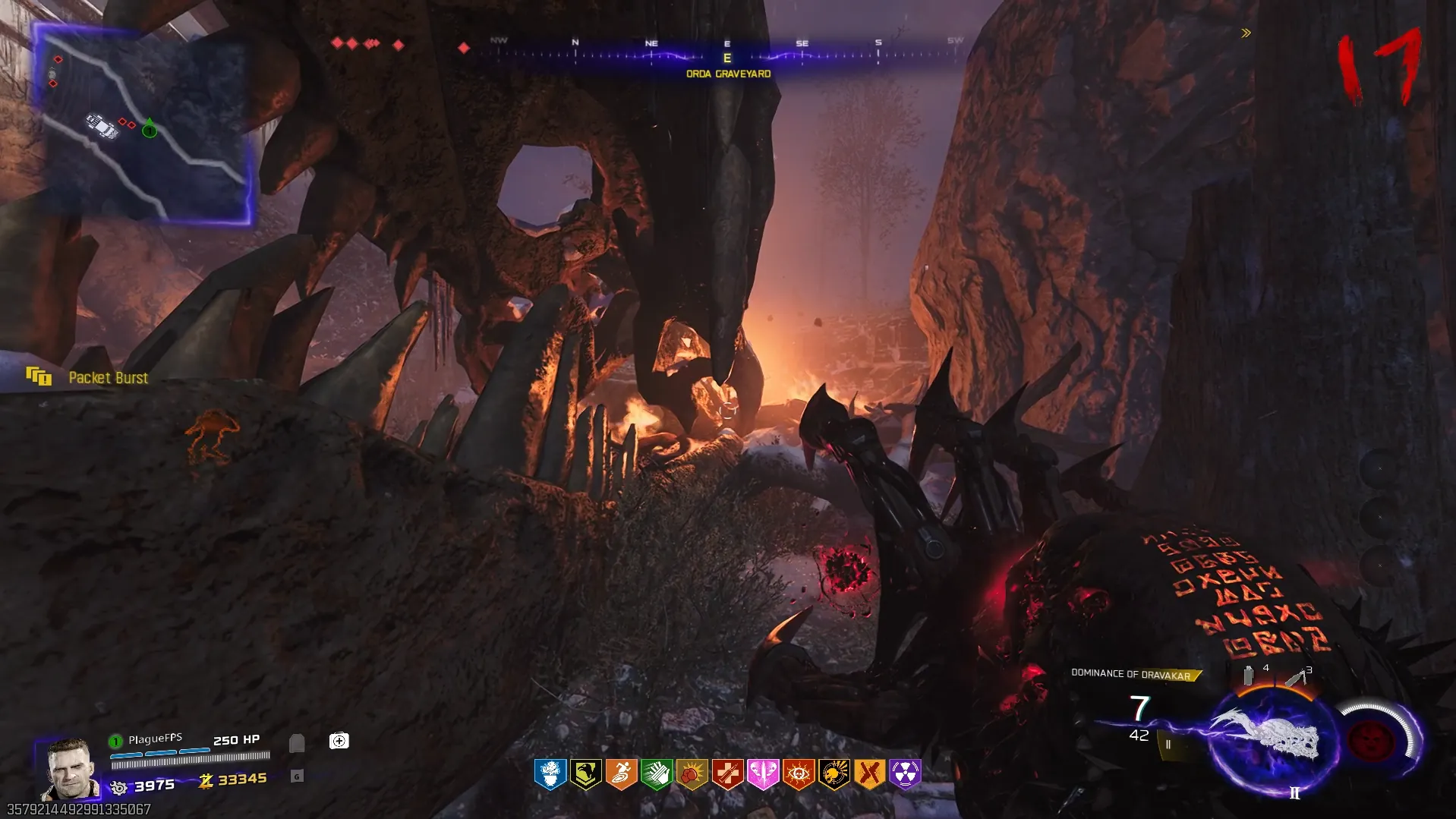Select the tactical canister grenade icon
The width and height of the screenshot is (1456, 819).
tap(1249, 675)
